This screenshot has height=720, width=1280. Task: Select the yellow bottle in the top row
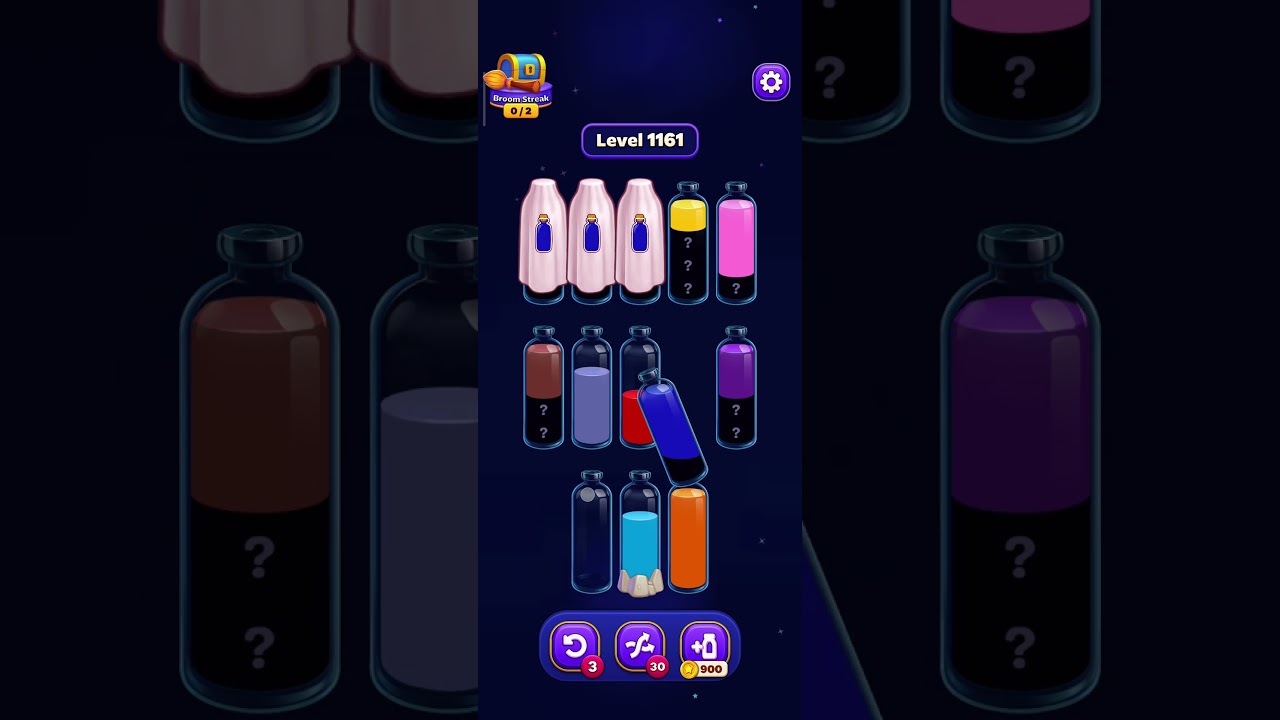click(689, 245)
